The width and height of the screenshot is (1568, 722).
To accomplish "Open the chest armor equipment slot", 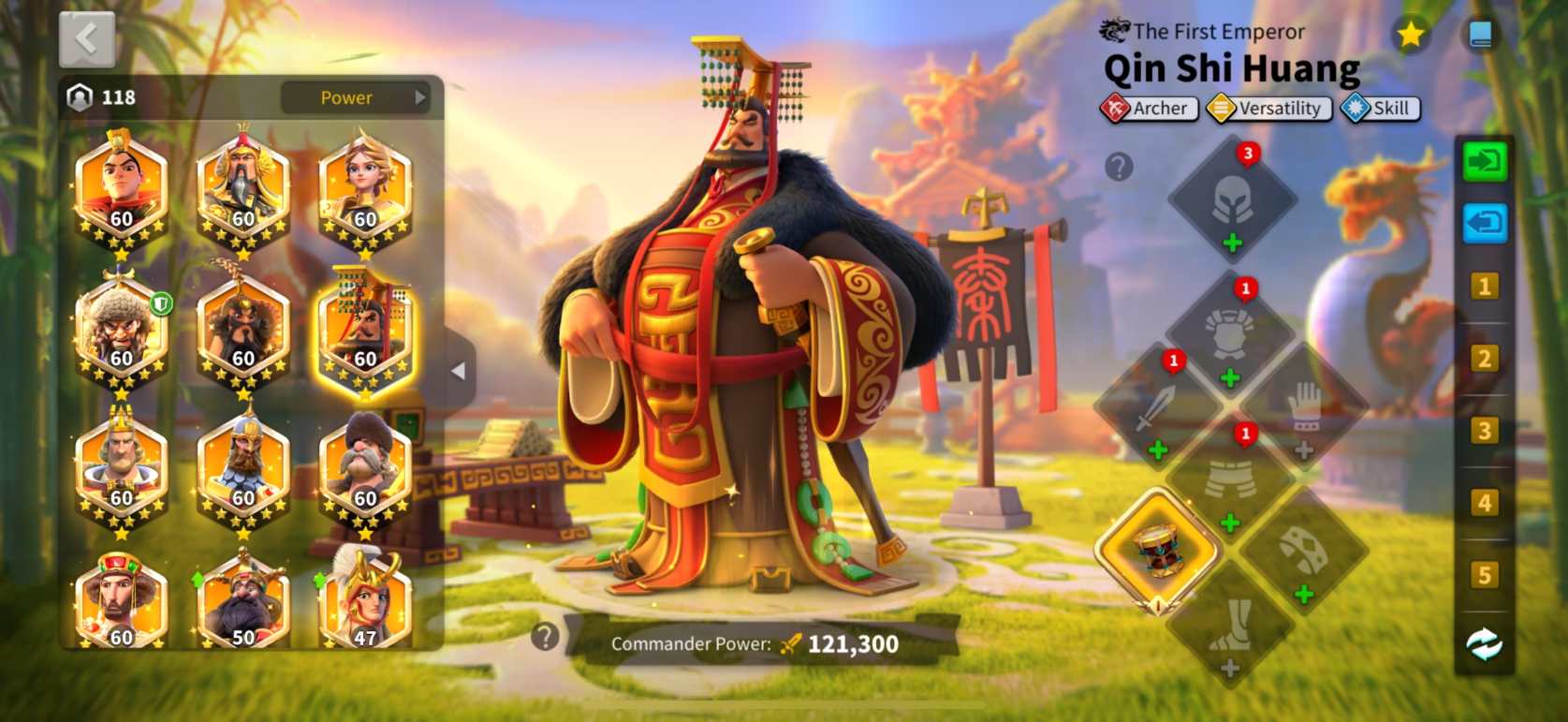I will (1229, 335).
